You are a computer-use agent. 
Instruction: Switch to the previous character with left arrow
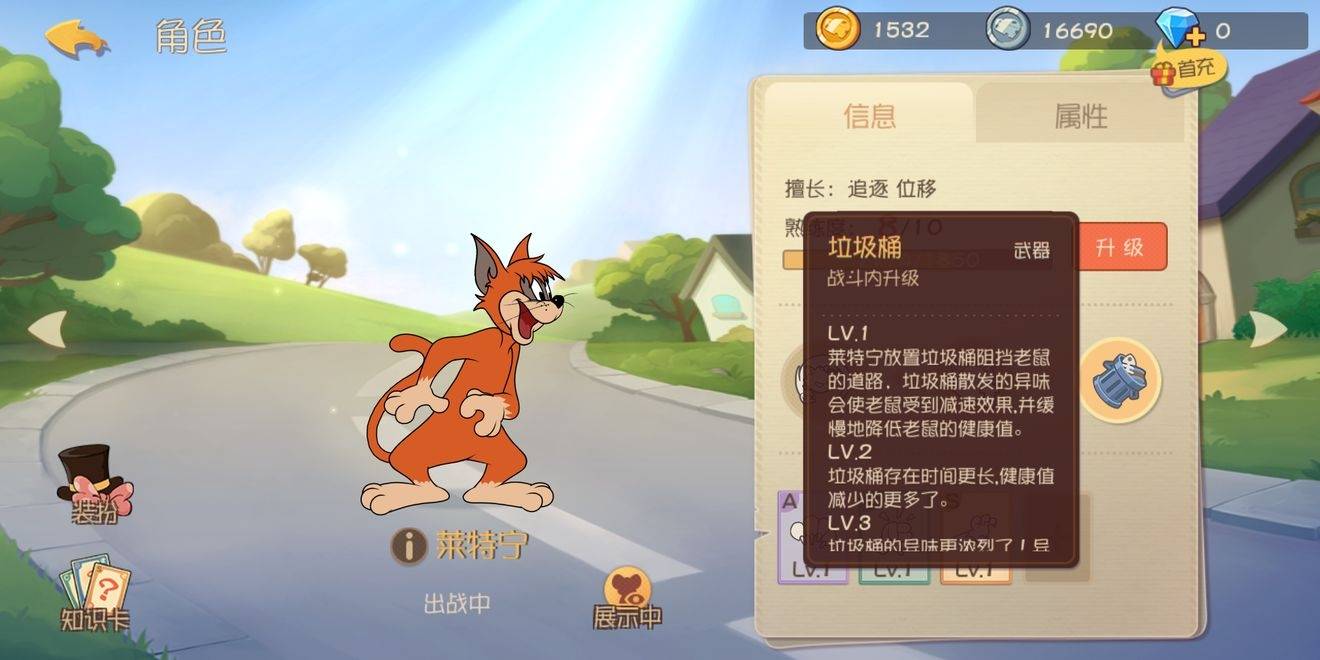pyautogui.click(x=48, y=329)
